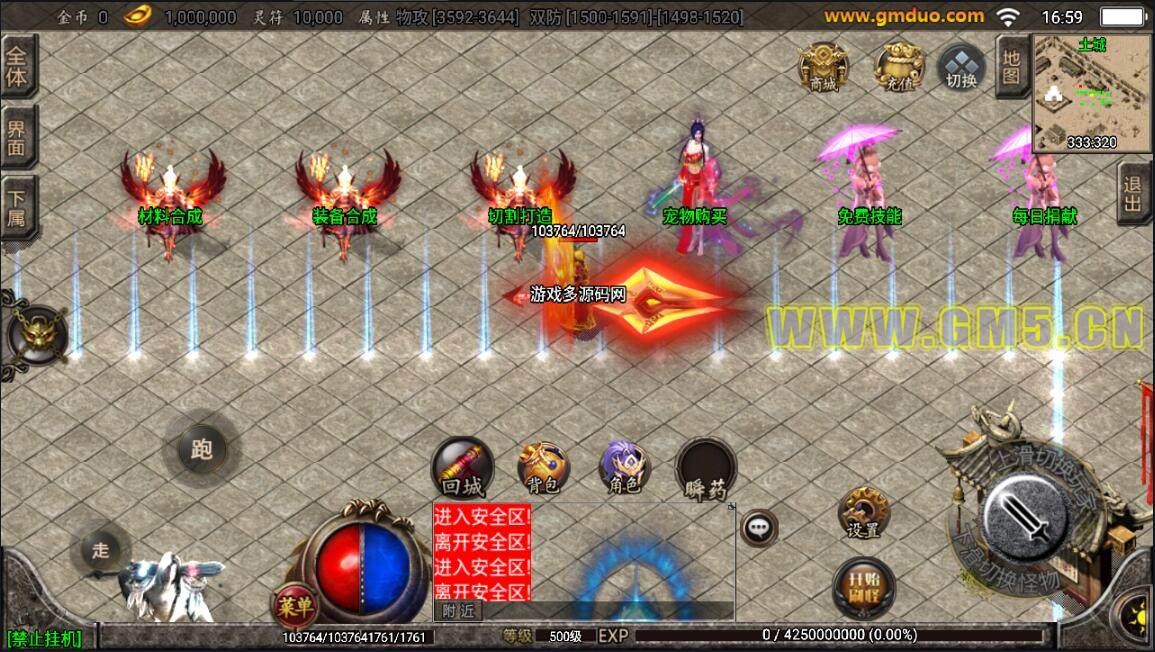This screenshot has height=652, width=1155.
Task: Open the 角色 character sheet
Action: click(x=624, y=468)
